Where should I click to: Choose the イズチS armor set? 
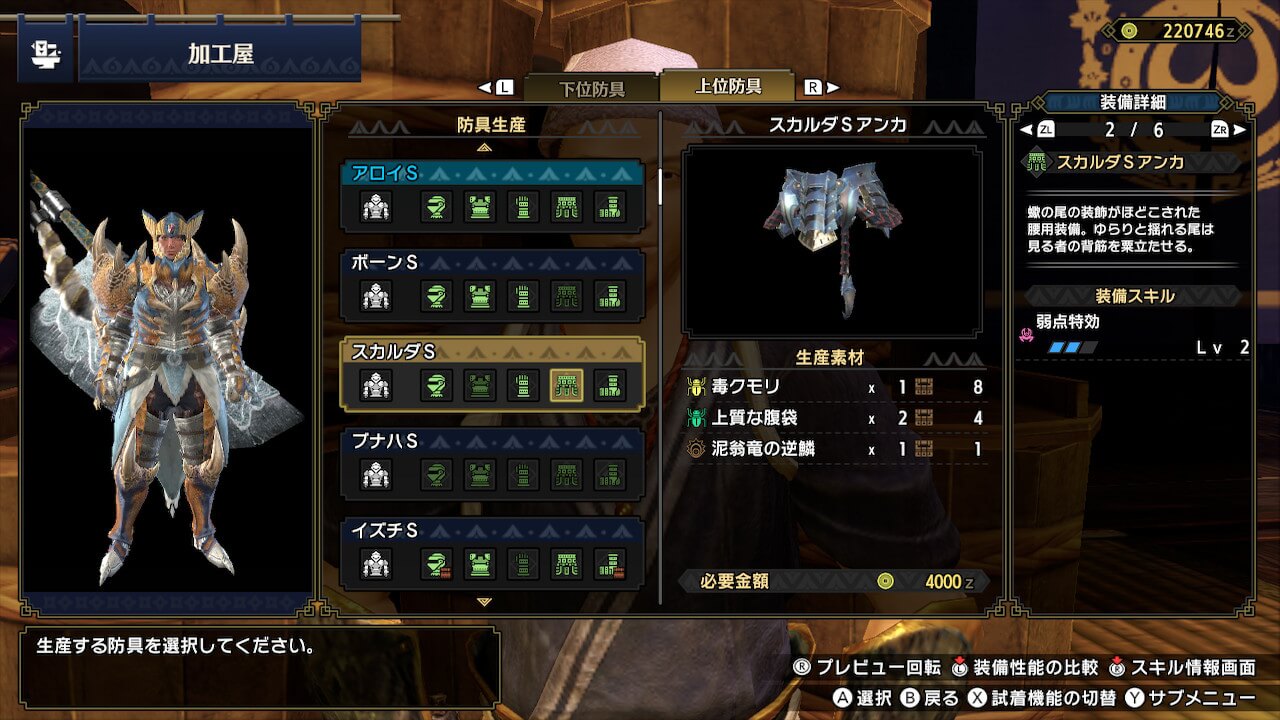[492, 531]
